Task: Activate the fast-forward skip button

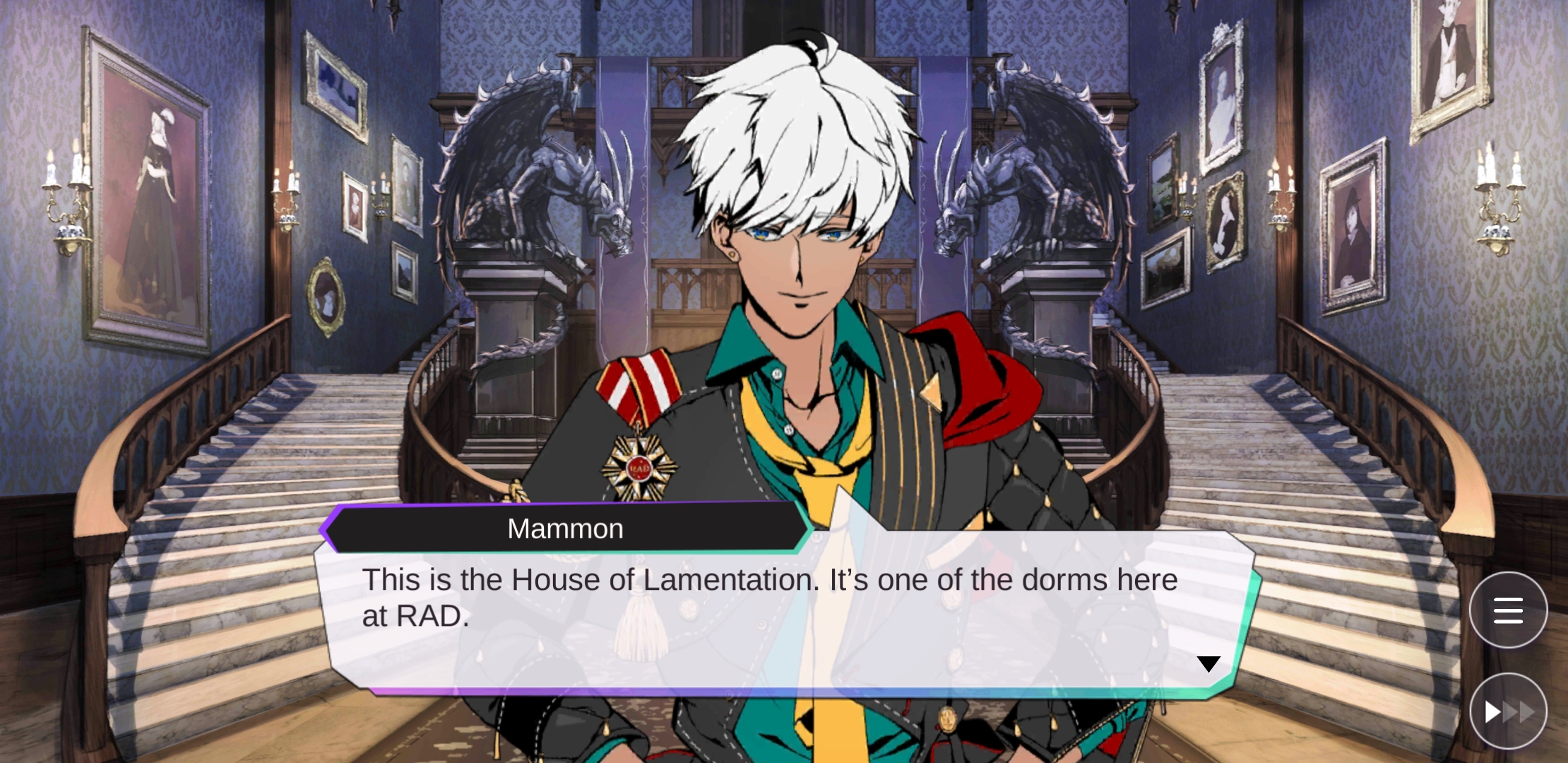Action: click(1508, 711)
